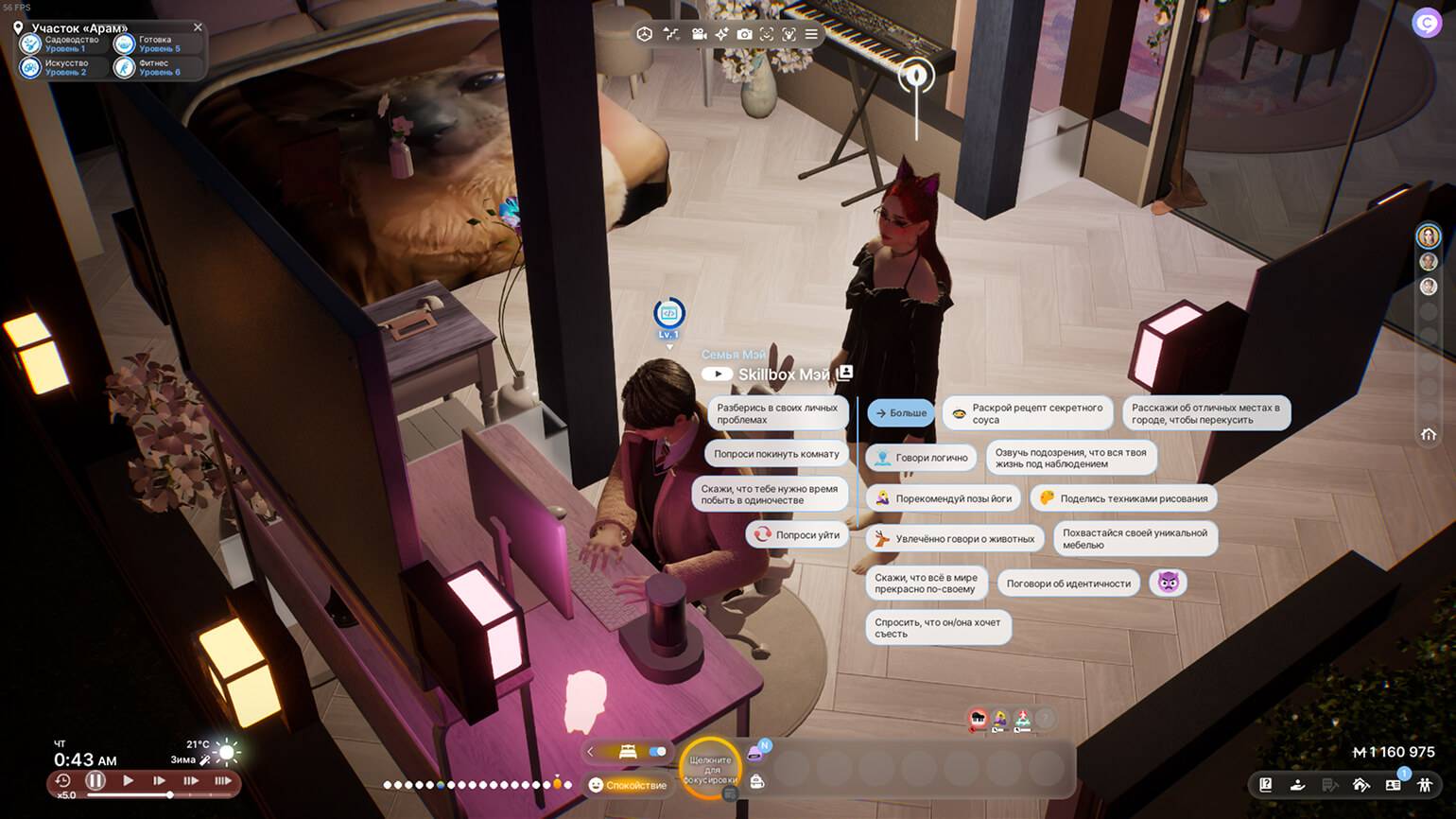The height and width of the screenshot is (819, 1456).
Task: Close the «Участок Арам» skills panel
Action: [x=198, y=27]
